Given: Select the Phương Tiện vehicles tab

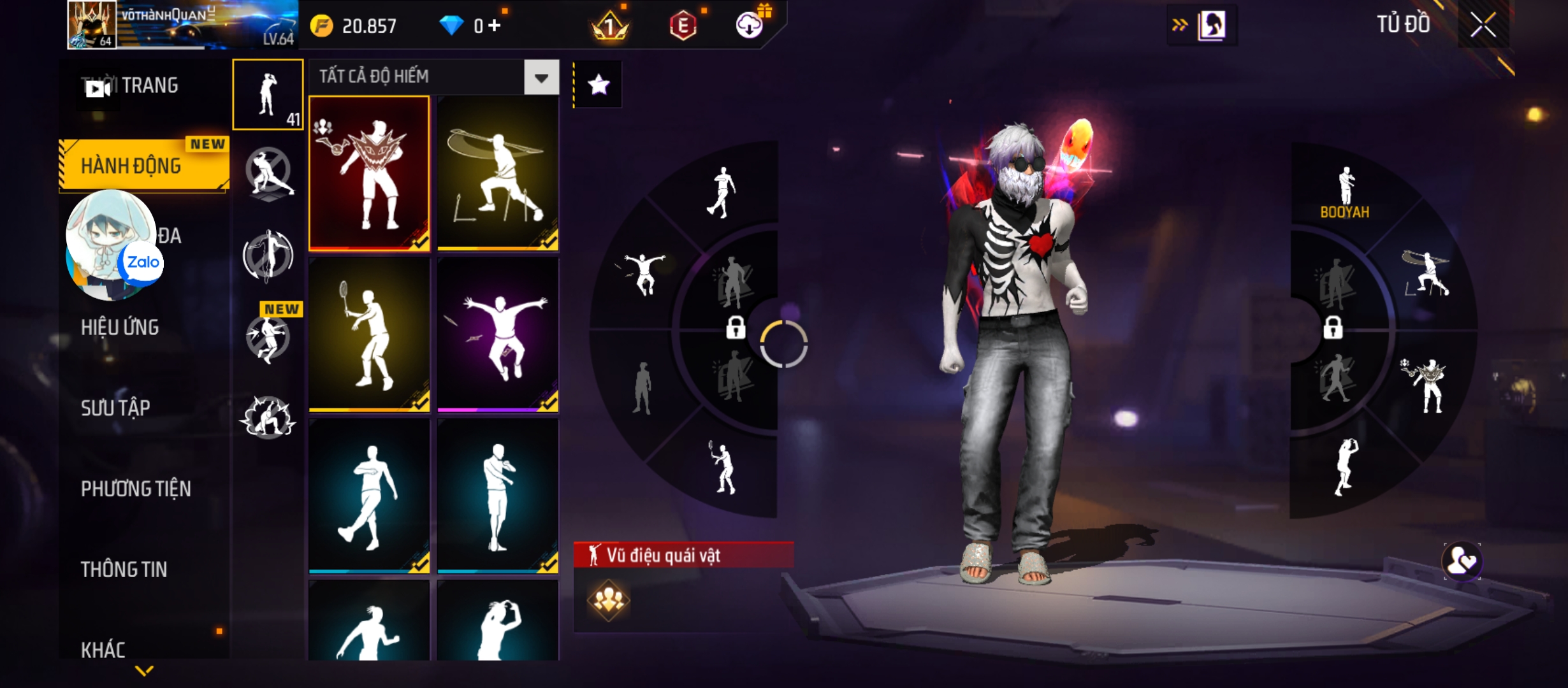Looking at the screenshot, I should pyautogui.click(x=136, y=489).
